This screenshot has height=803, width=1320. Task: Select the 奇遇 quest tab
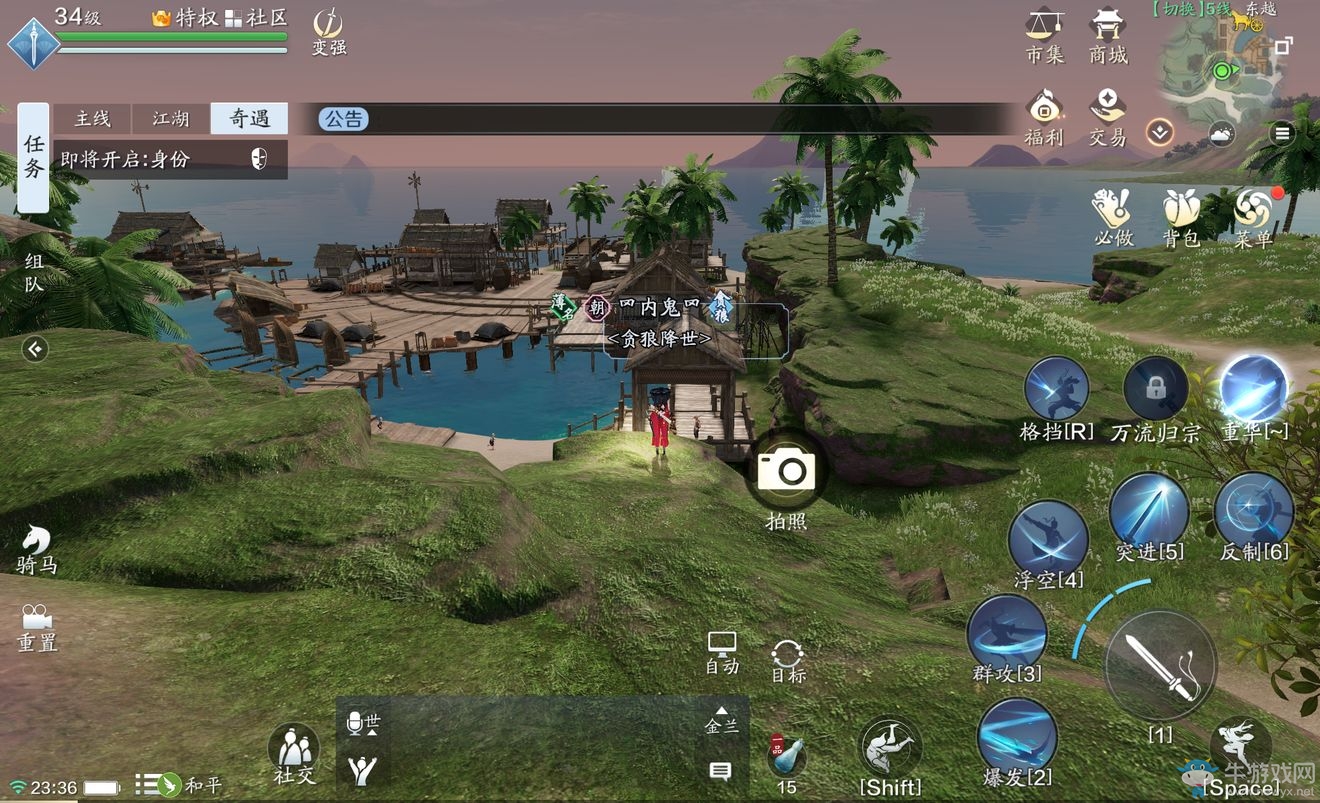point(249,119)
